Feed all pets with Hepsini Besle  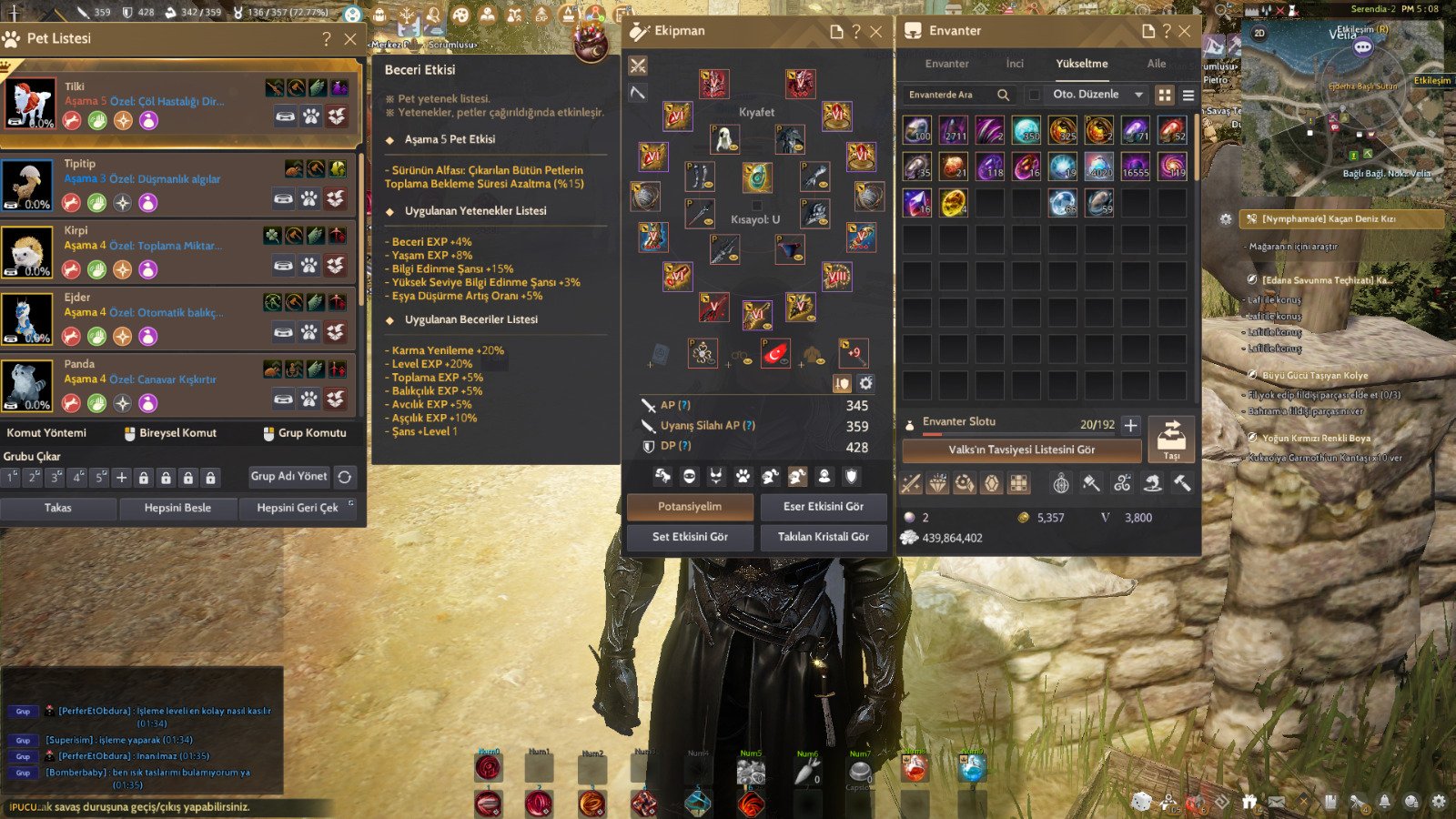click(x=177, y=508)
